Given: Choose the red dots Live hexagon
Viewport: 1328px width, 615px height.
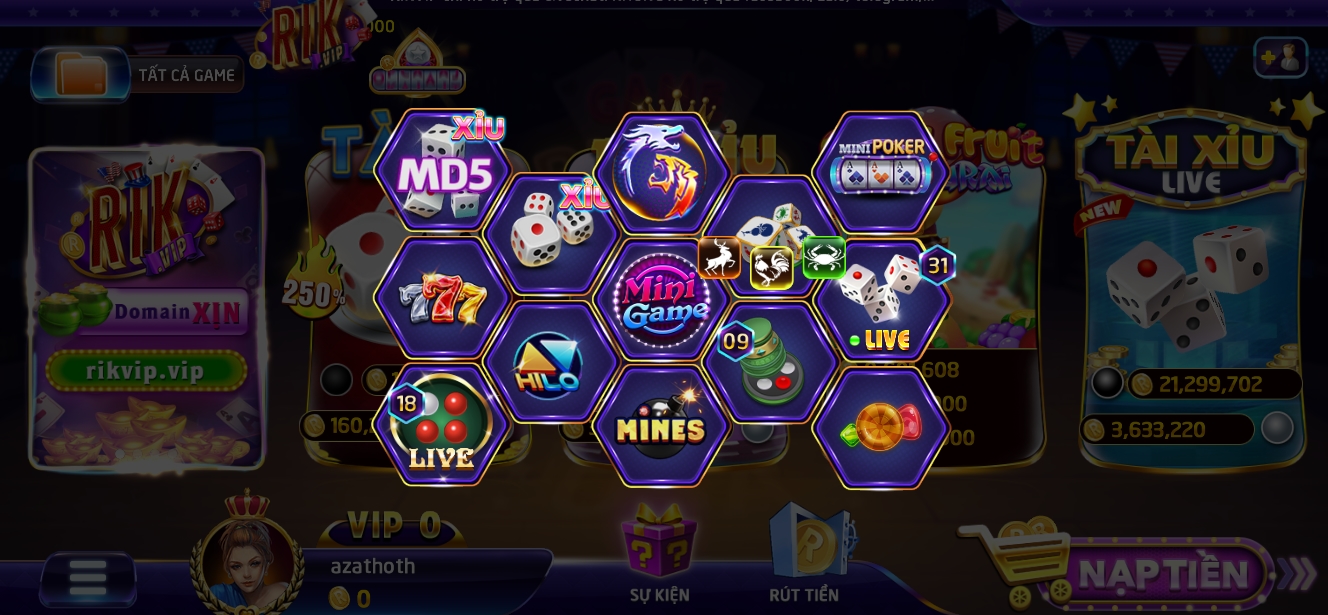Looking at the screenshot, I should click(x=442, y=427).
